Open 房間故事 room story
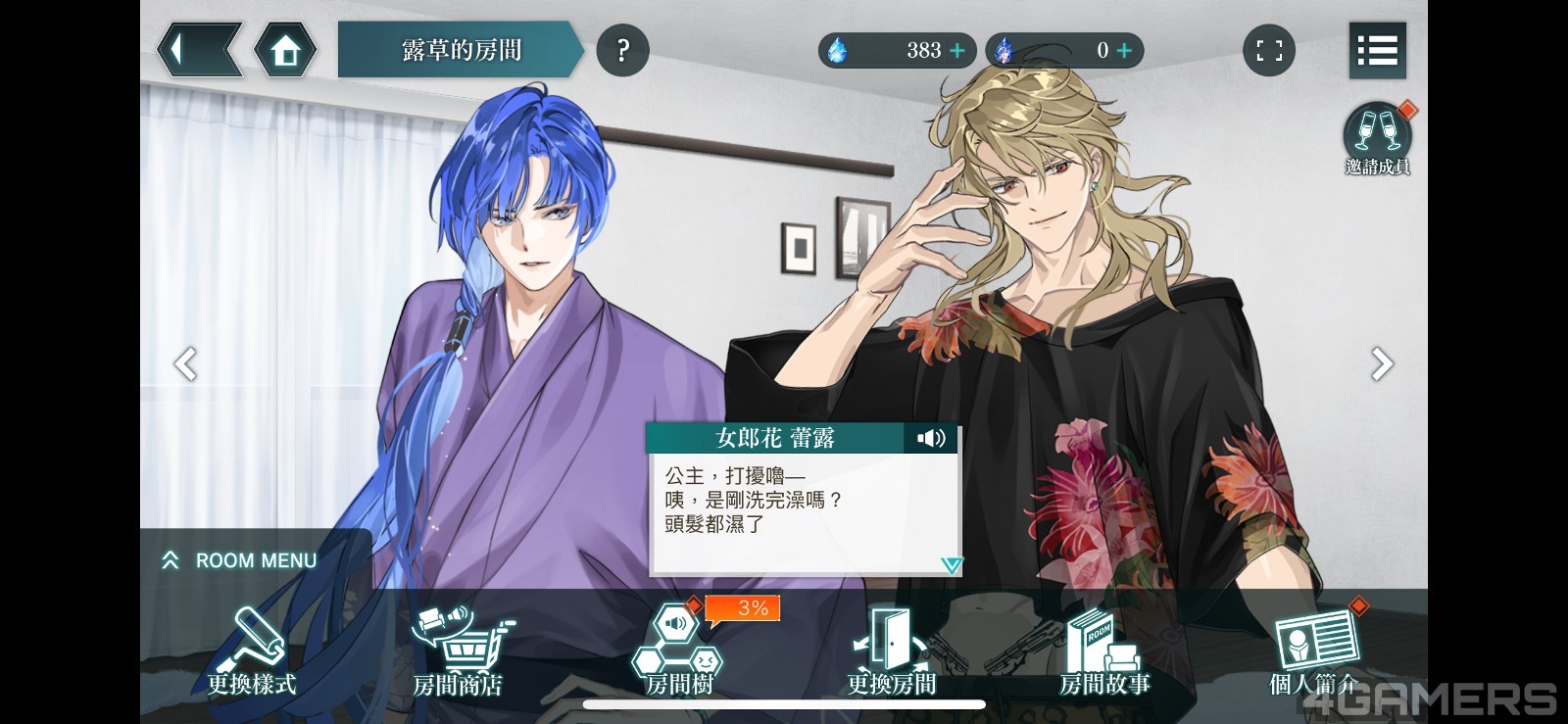 coord(1104,652)
